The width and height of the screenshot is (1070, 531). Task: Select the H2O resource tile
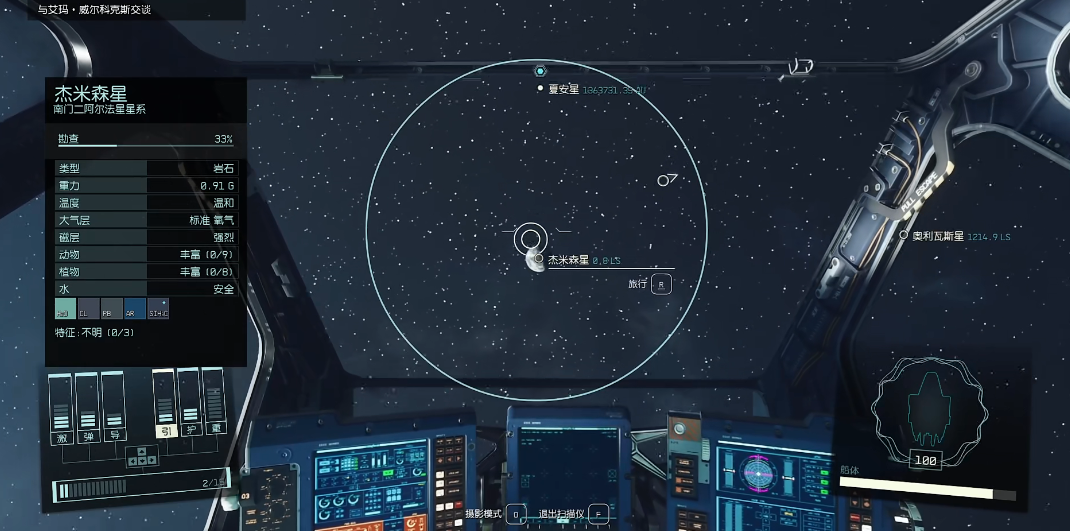tap(64, 309)
